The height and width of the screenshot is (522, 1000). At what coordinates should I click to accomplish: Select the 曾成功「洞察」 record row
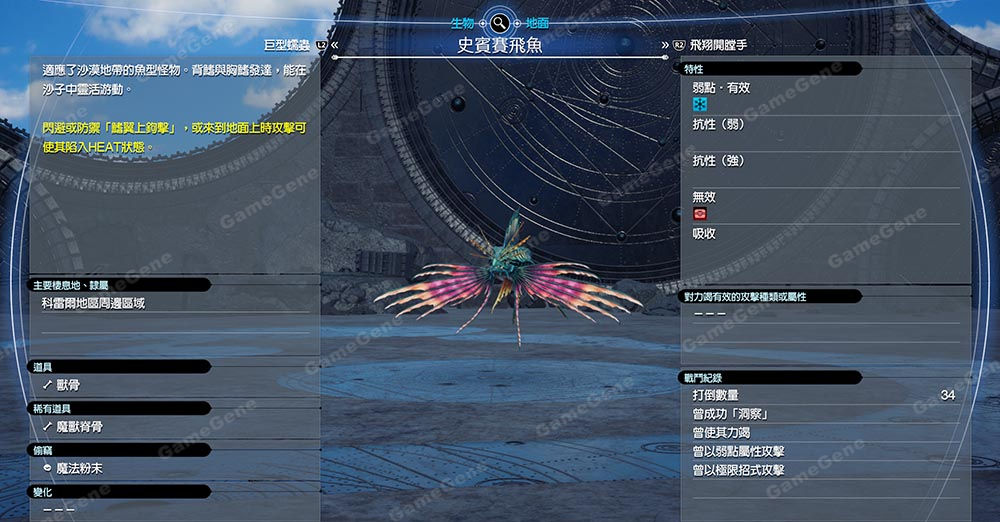click(820, 414)
